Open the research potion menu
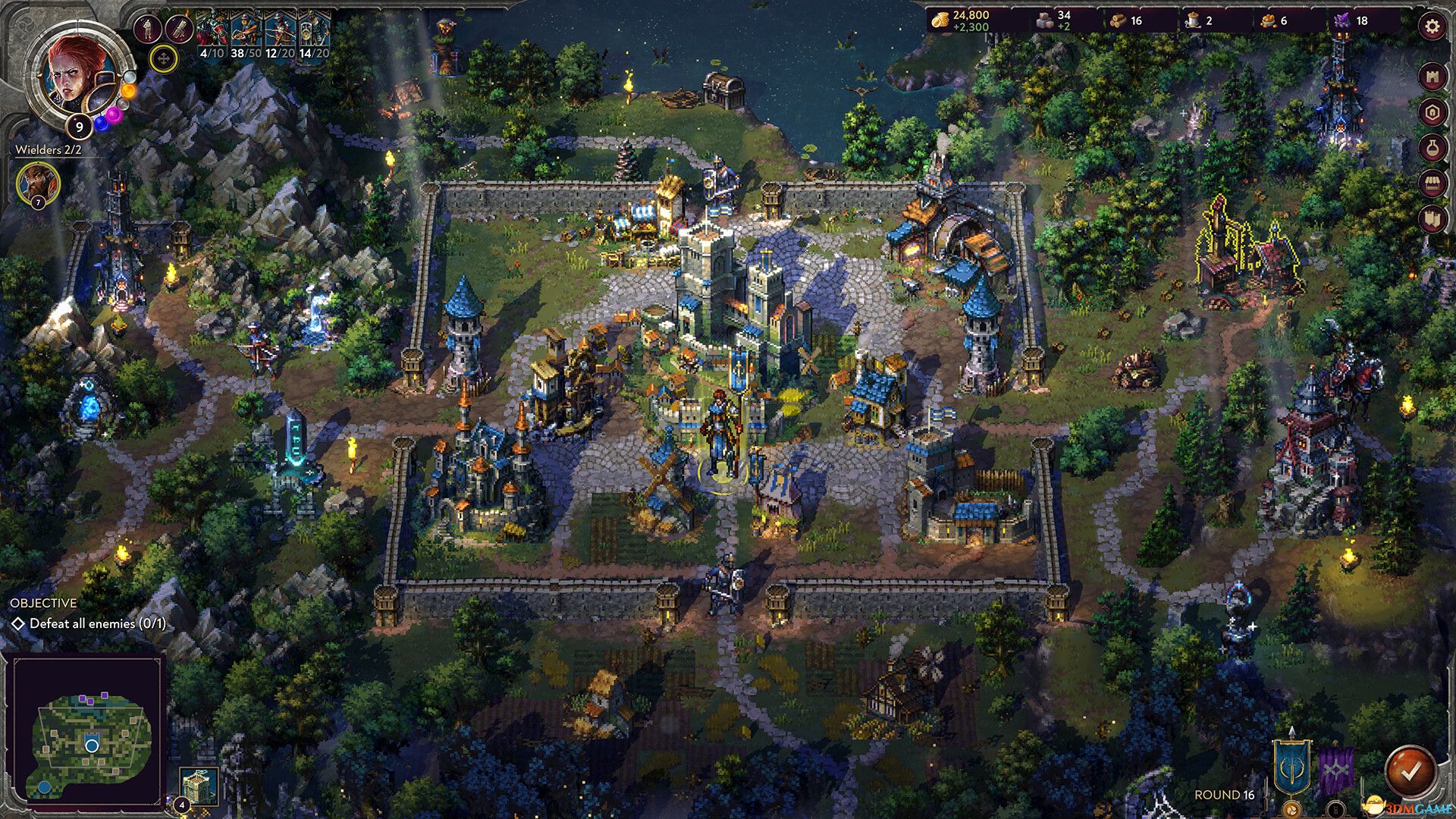Viewport: 1456px width, 819px height. tap(1432, 148)
